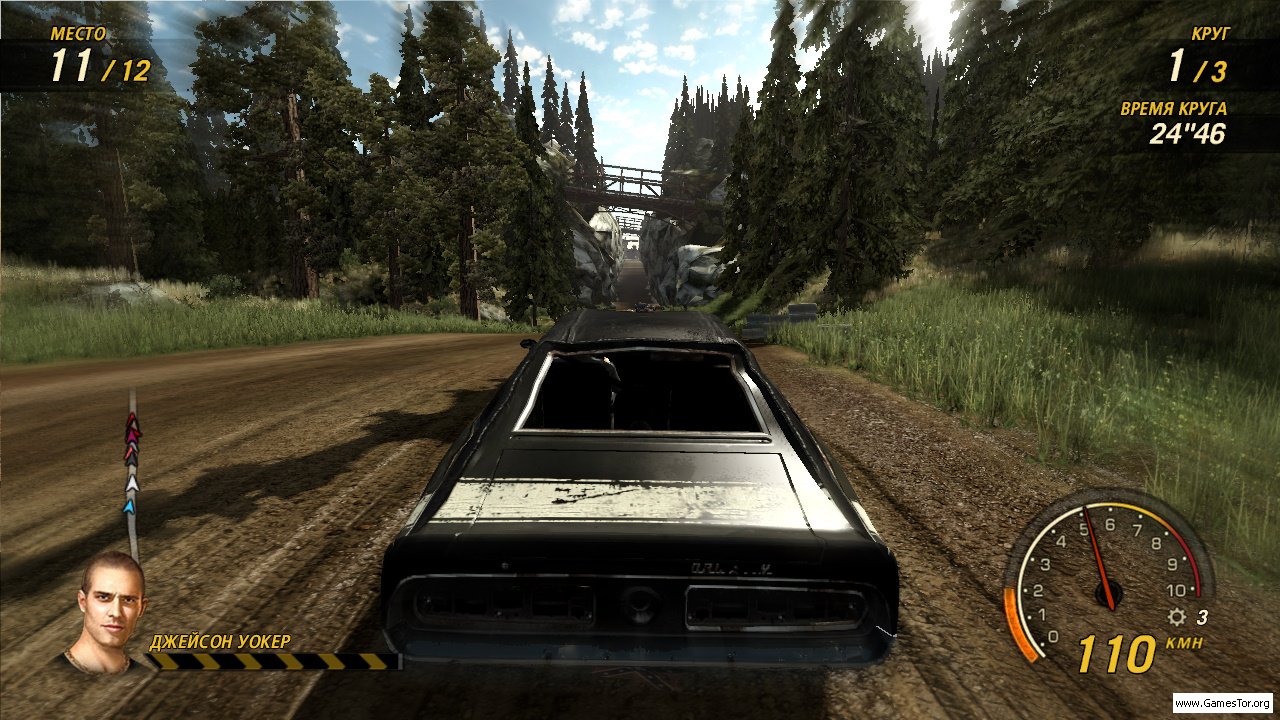Click the speedometer gauge dial

pyautogui.click(x=1107, y=575)
